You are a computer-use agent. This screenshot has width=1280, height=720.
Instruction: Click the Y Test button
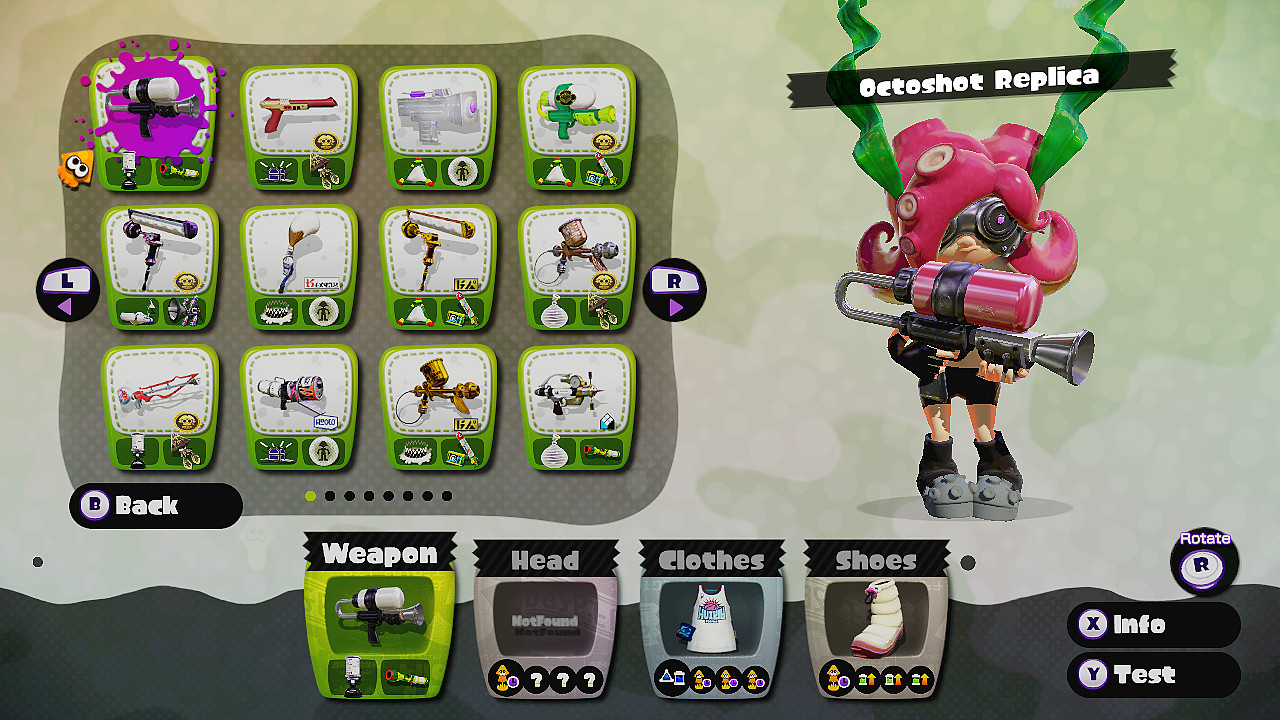[1152, 675]
